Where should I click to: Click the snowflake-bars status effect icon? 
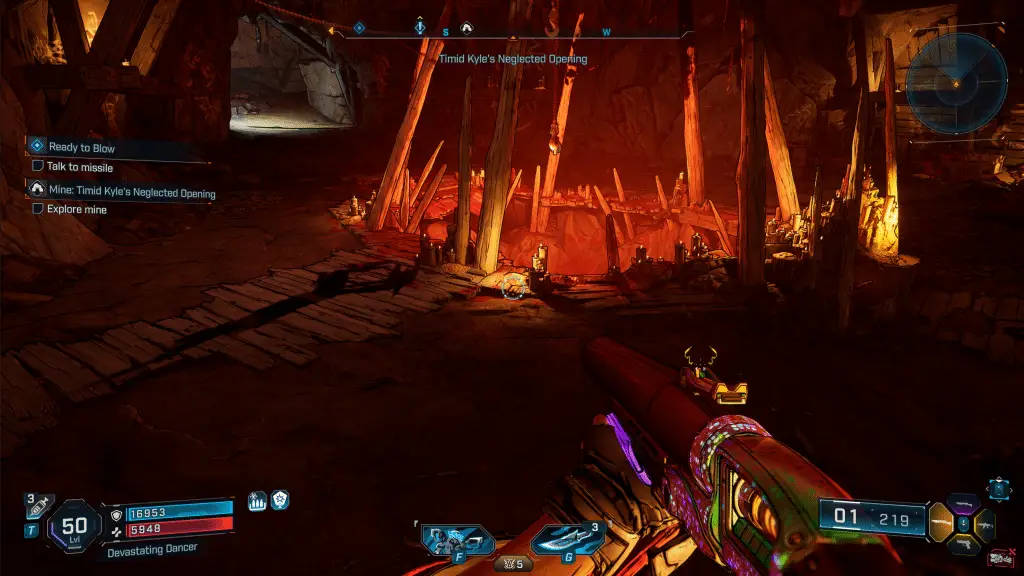pyautogui.click(x=256, y=502)
